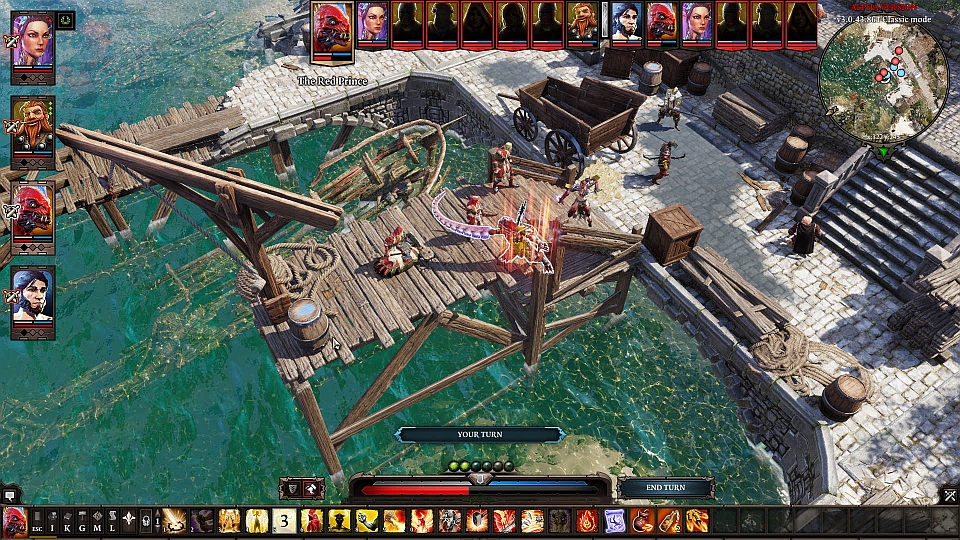Toggle the crossed-weapons button at bottom right
This screenshot has height=540, width=960.
point(949,494)
